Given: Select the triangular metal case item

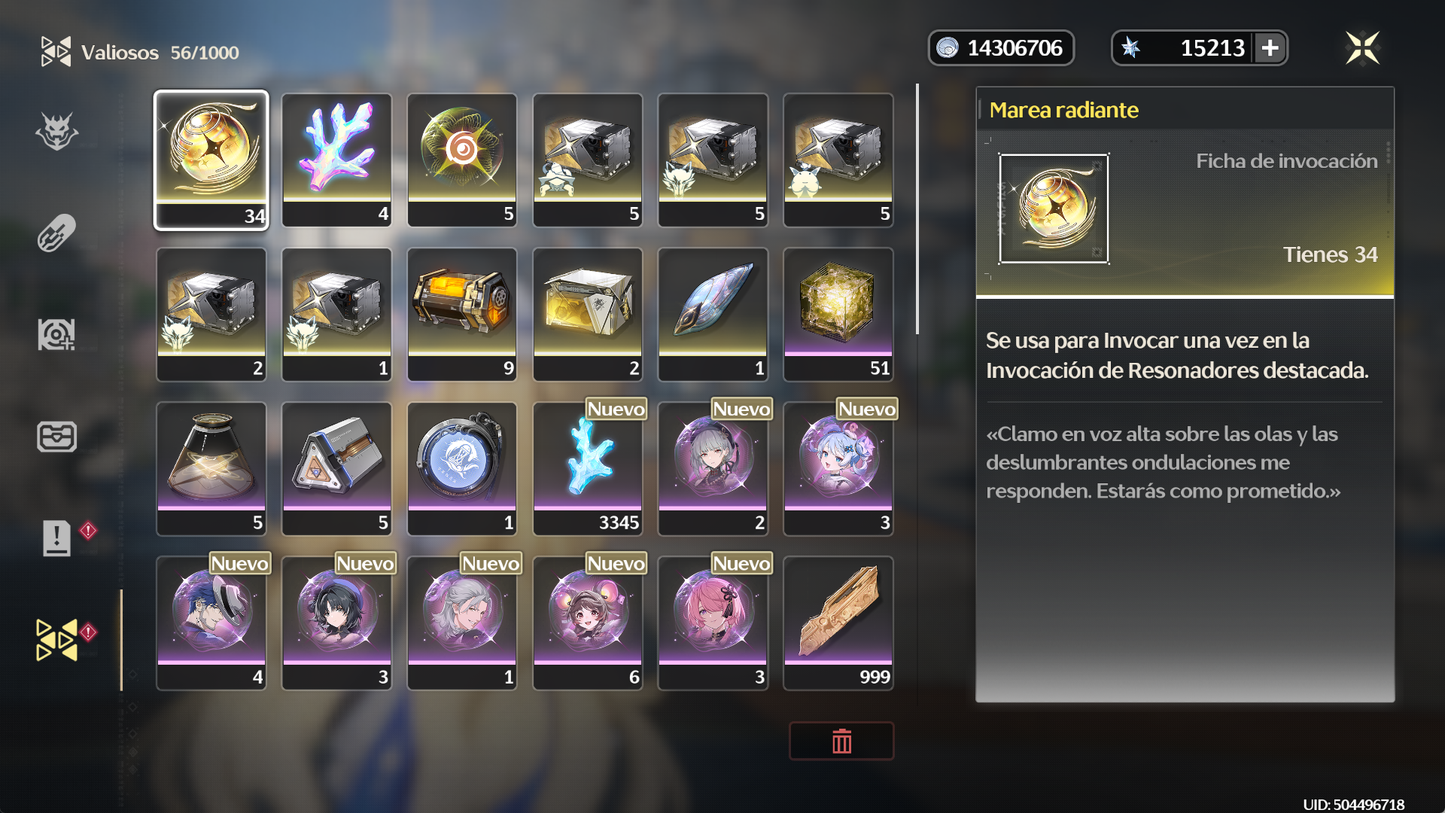Looking at the screenshot, I should click(337, 468).
